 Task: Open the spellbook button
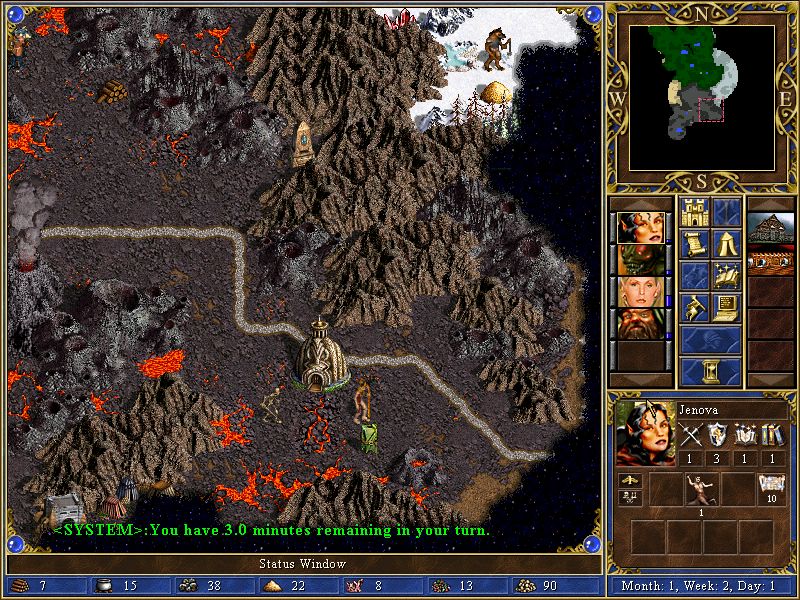[x=726, y=275]
